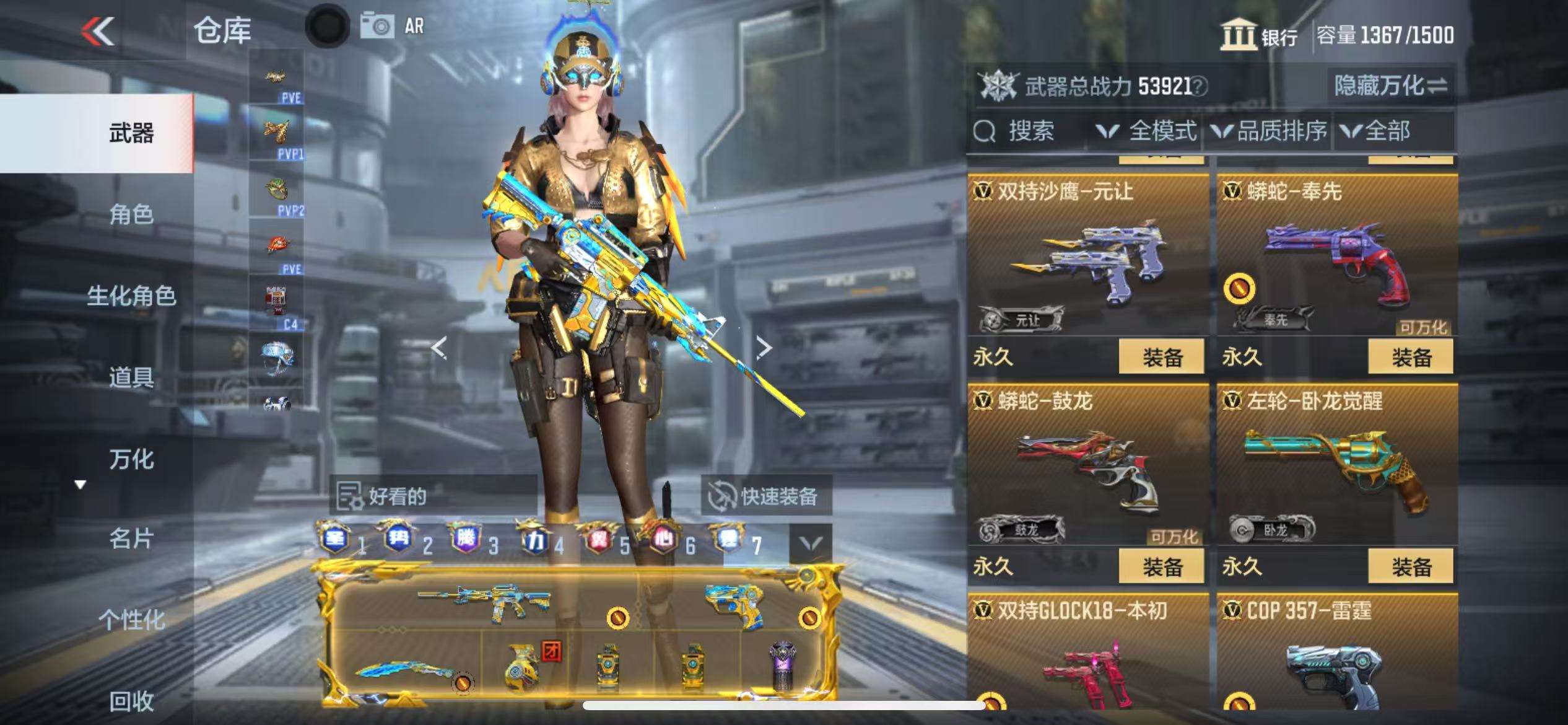1568x725 pixels.
Task: Toggle 隐藏万化 display
Action: click(1390, 86)
